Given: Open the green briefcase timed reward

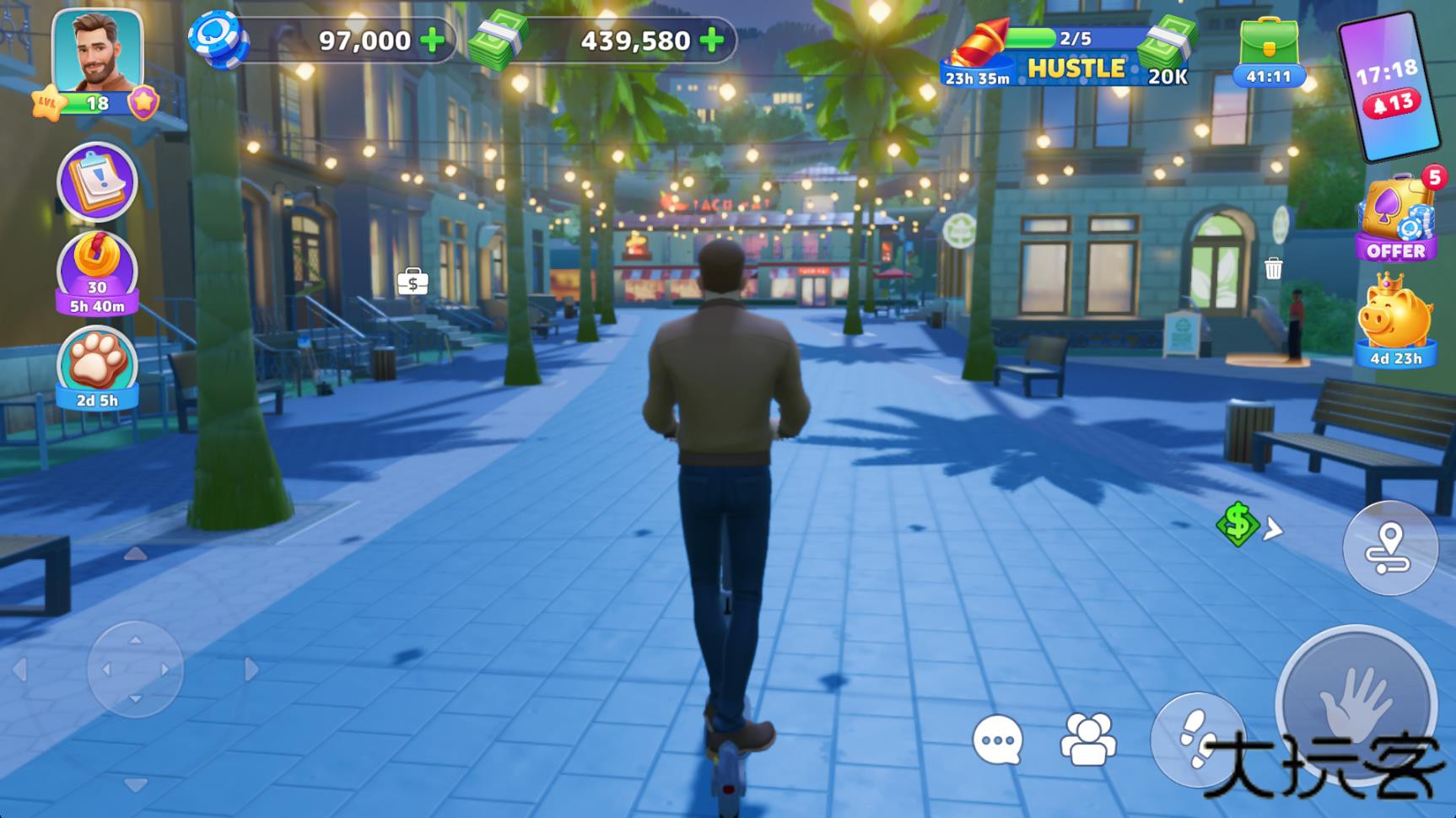Looking at the screenshot, I should point(1268,52).
